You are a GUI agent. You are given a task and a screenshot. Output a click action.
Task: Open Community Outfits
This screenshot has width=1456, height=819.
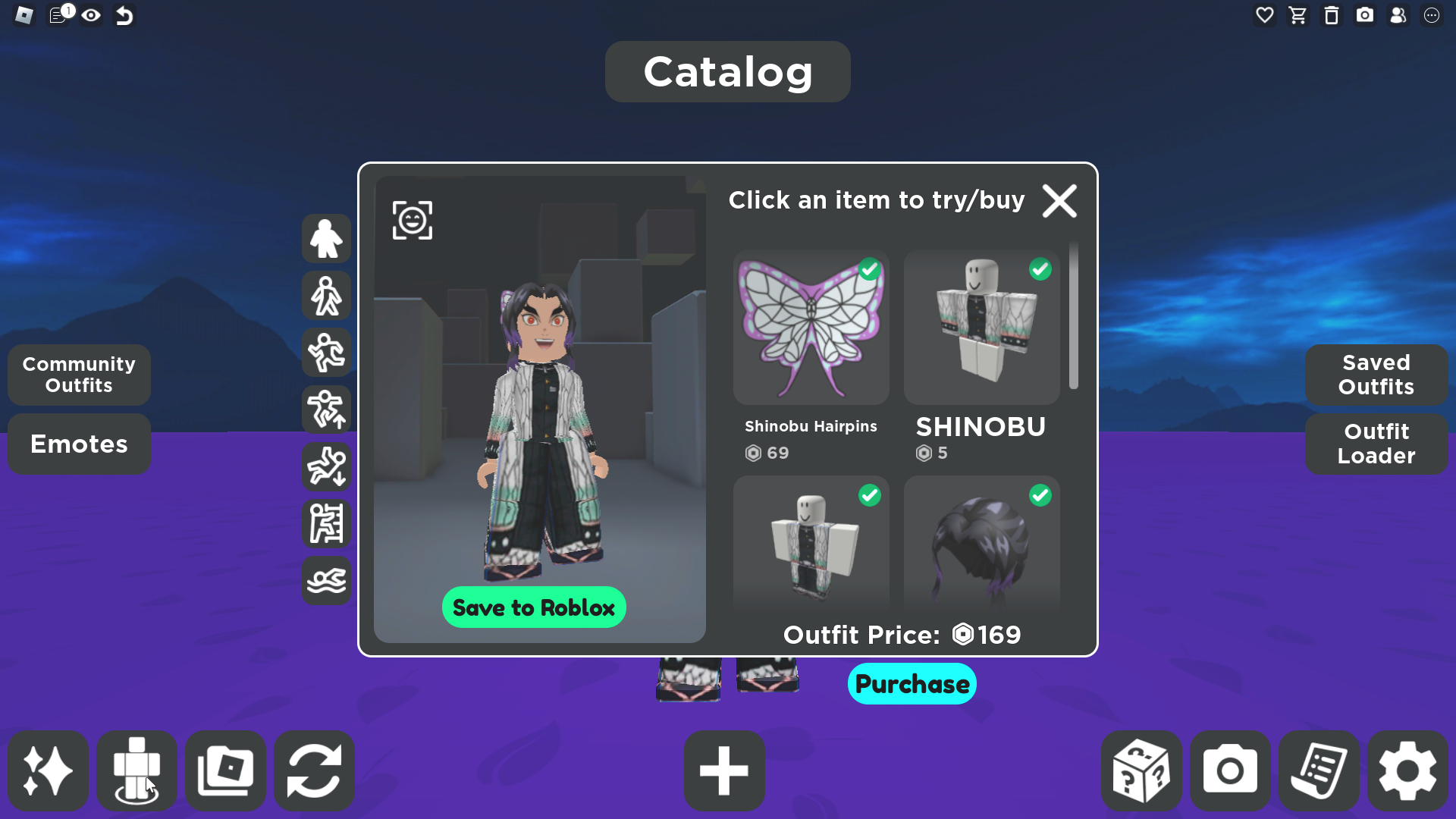(79, 375)
